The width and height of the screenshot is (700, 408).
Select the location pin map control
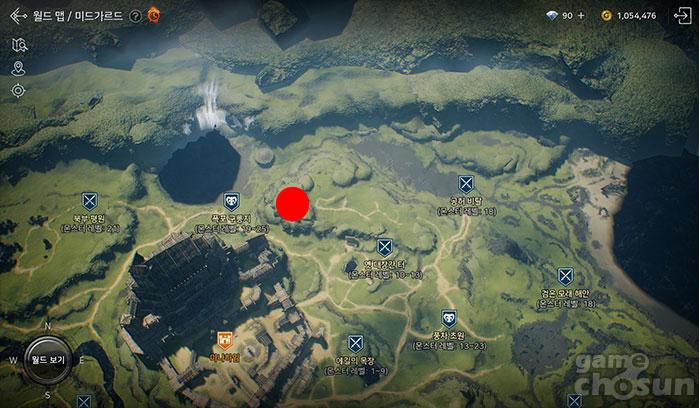[19, 68]
